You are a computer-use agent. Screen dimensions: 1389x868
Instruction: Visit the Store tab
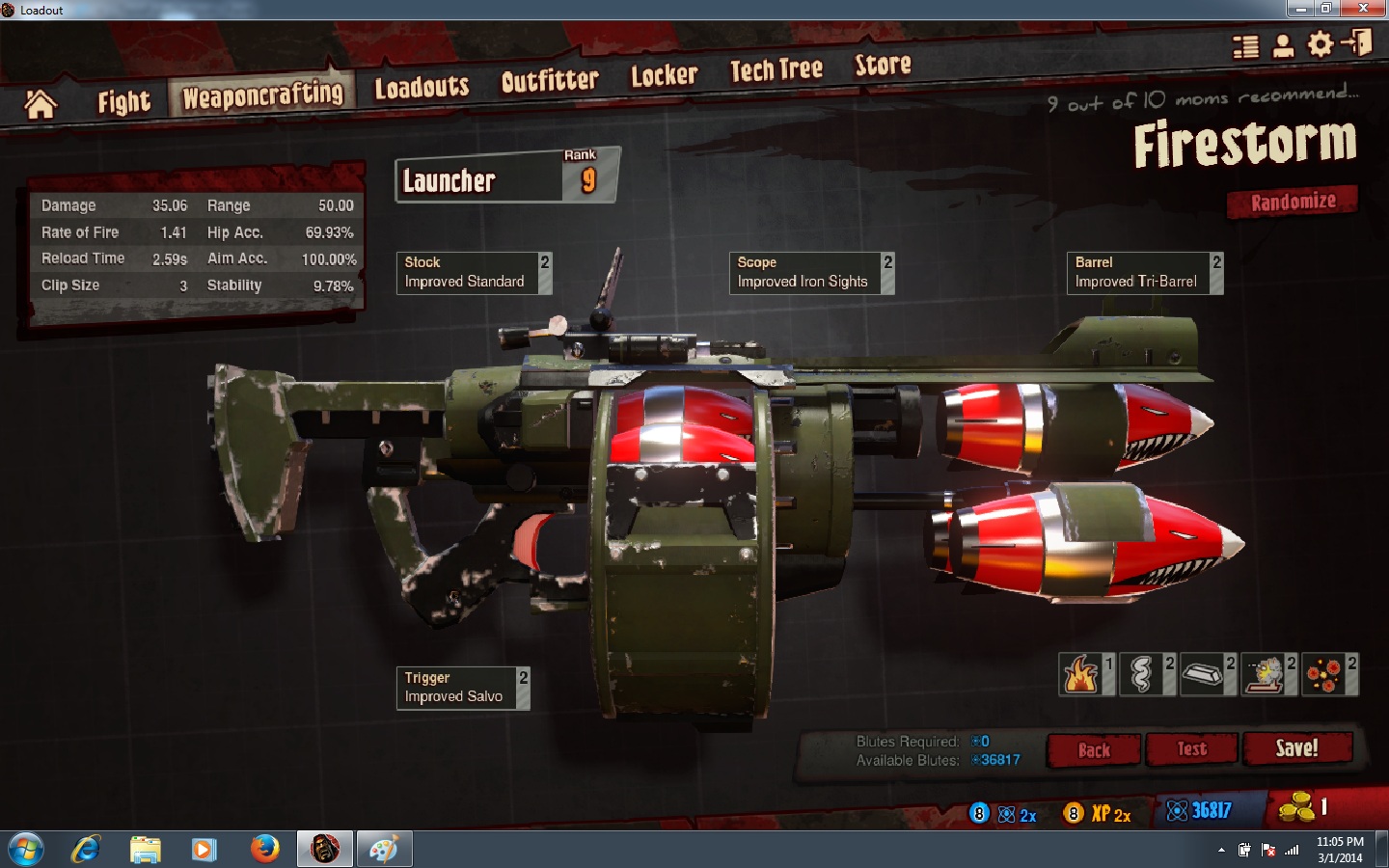883,65
